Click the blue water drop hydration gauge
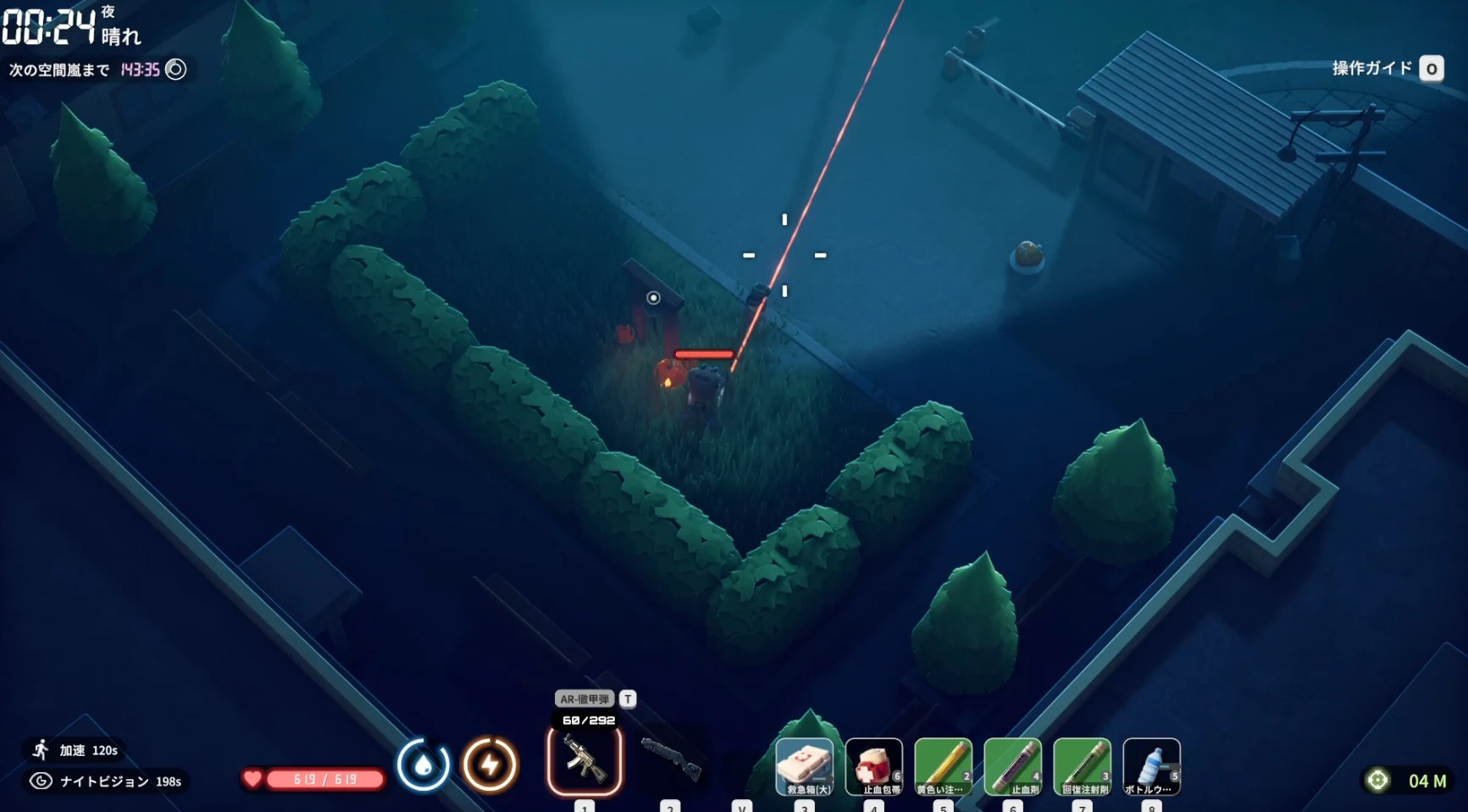1468x812 pixels. click(x=424, y=765)
